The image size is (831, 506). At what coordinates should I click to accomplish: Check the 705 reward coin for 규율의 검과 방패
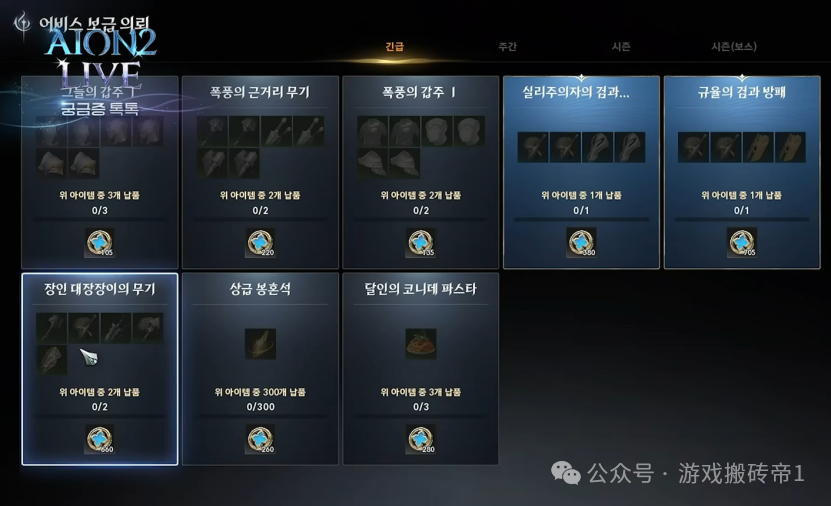tap(741, 241)
